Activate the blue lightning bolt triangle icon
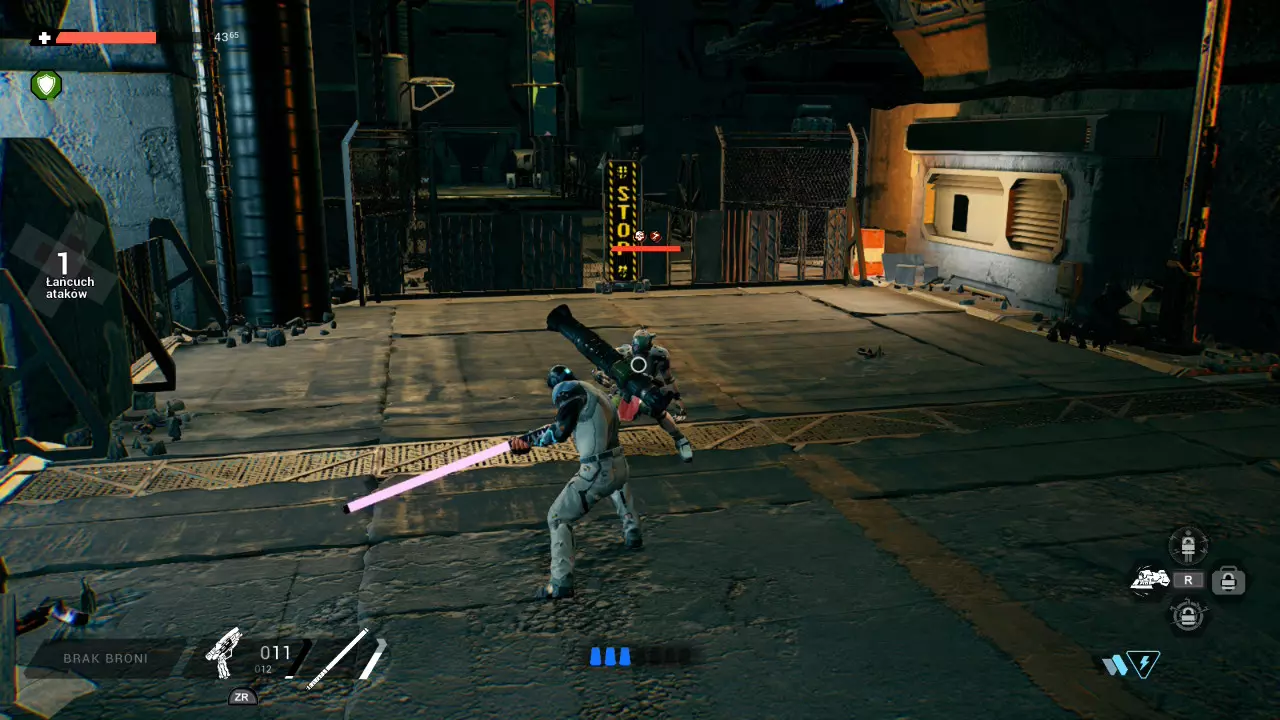 coord(1143,664)
